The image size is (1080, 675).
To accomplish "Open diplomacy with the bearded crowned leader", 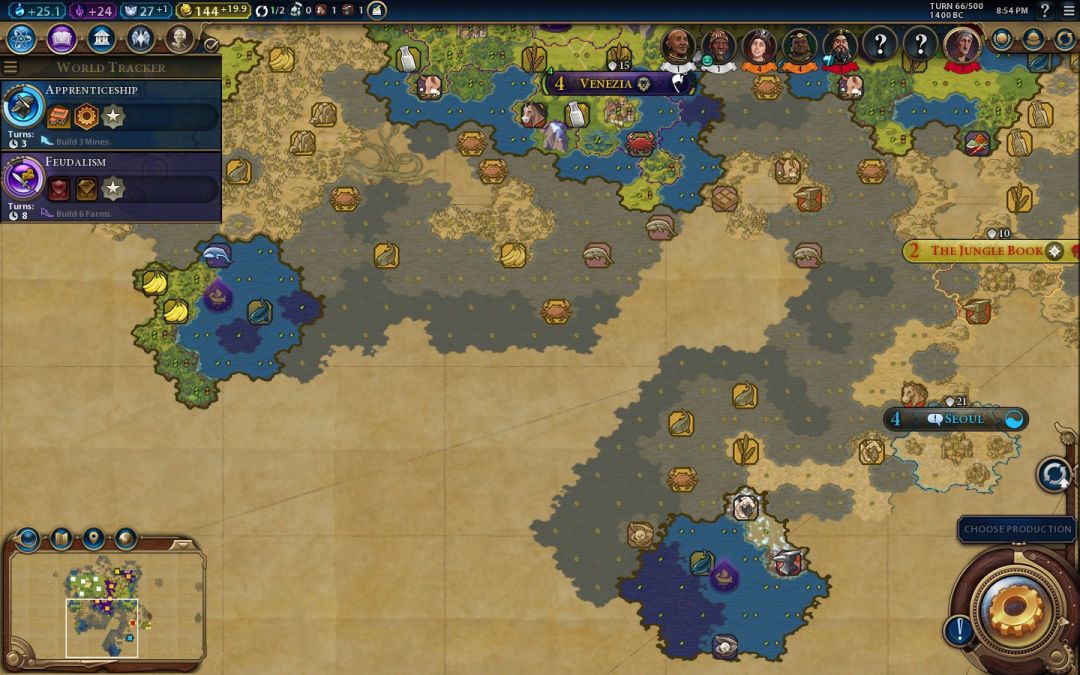I will (840, 45).
